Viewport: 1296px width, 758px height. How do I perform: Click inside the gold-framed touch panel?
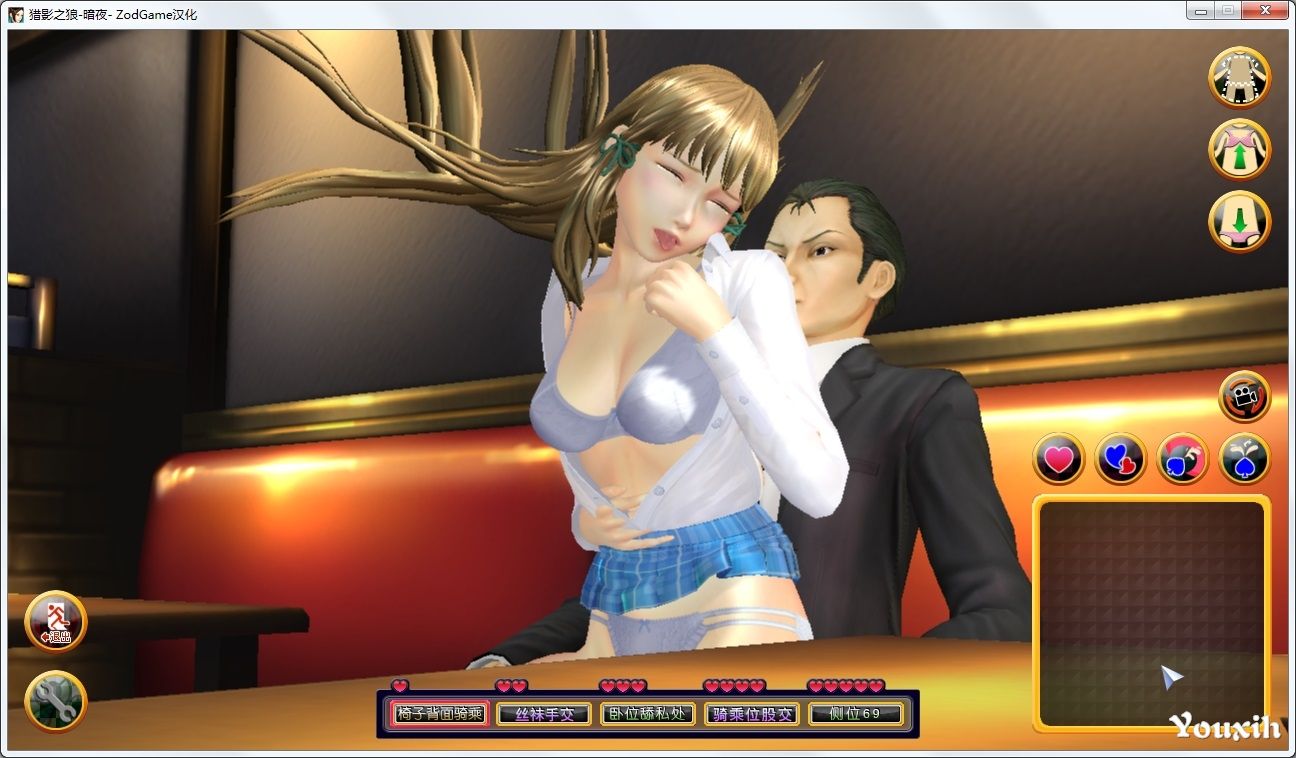(x=1151, y=612)
